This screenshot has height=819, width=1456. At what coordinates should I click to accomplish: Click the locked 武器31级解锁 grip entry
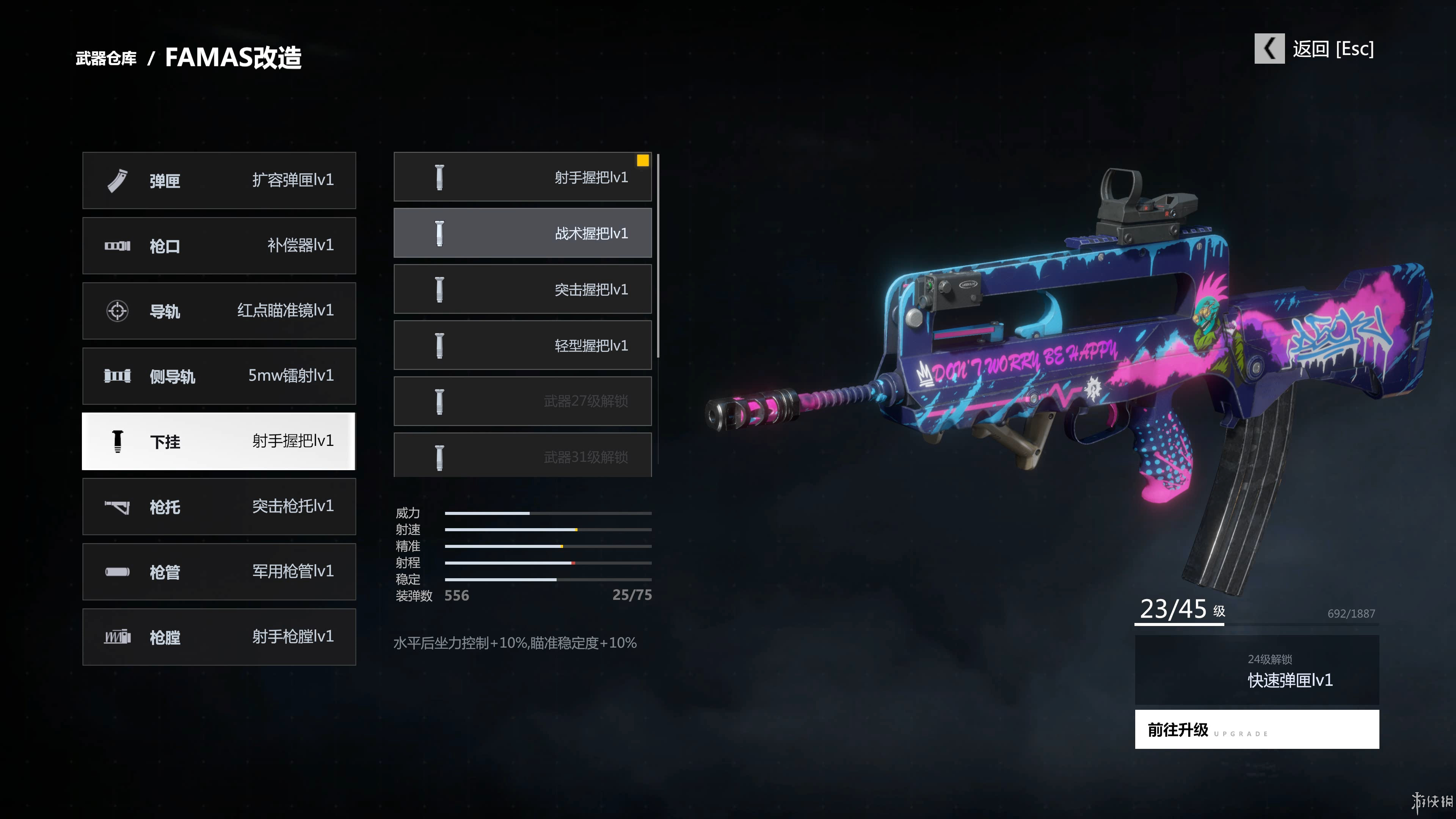point(522,455)
